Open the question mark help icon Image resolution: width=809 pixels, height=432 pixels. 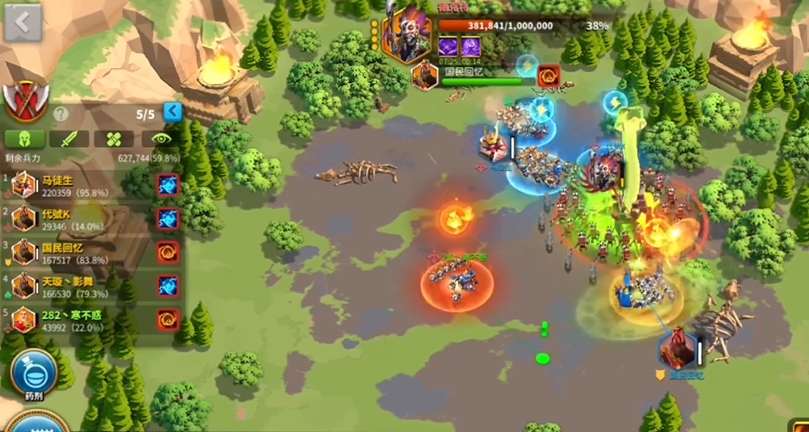coord(60,114)
